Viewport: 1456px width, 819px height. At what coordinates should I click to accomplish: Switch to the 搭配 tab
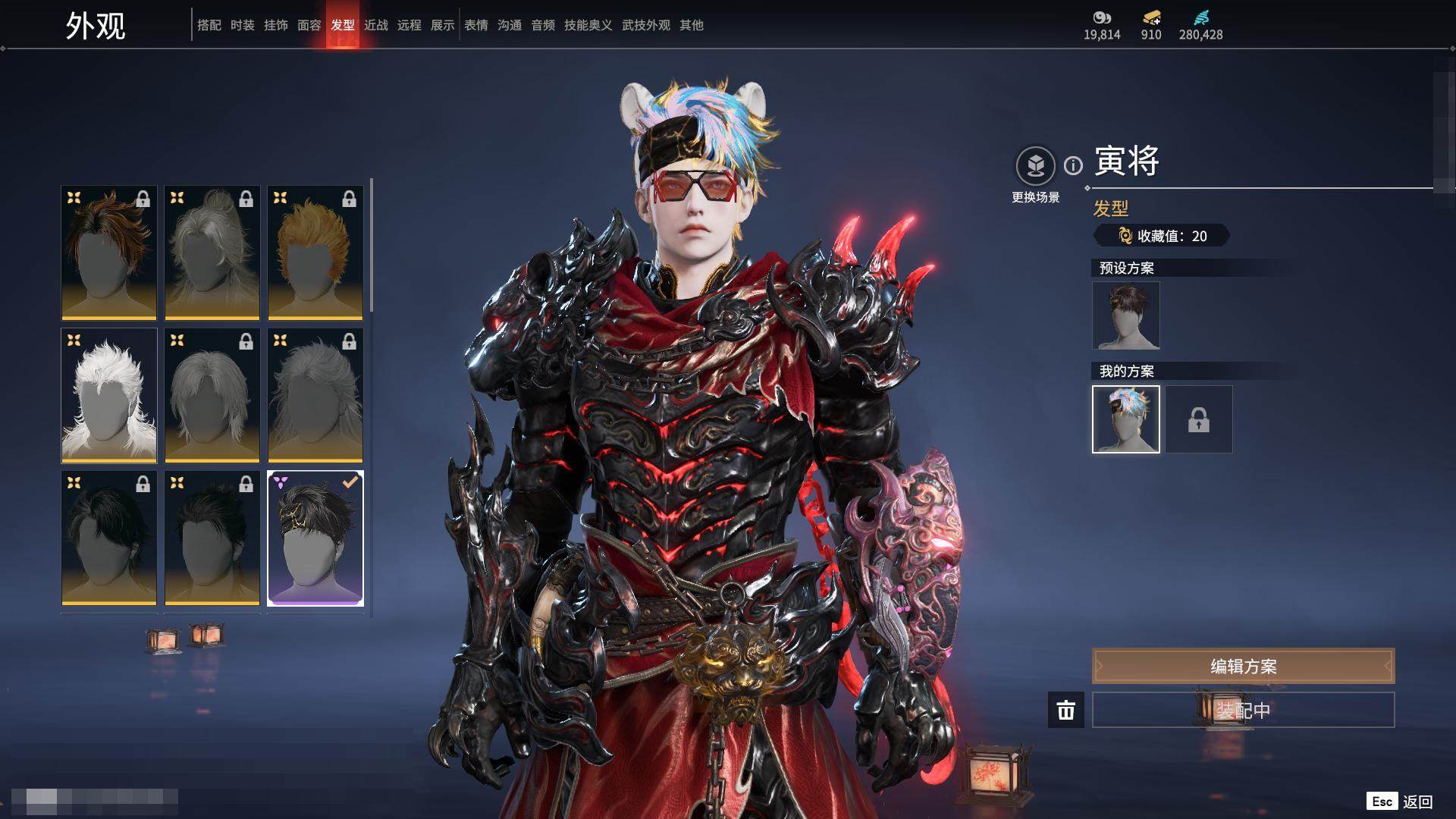[209, 25]
